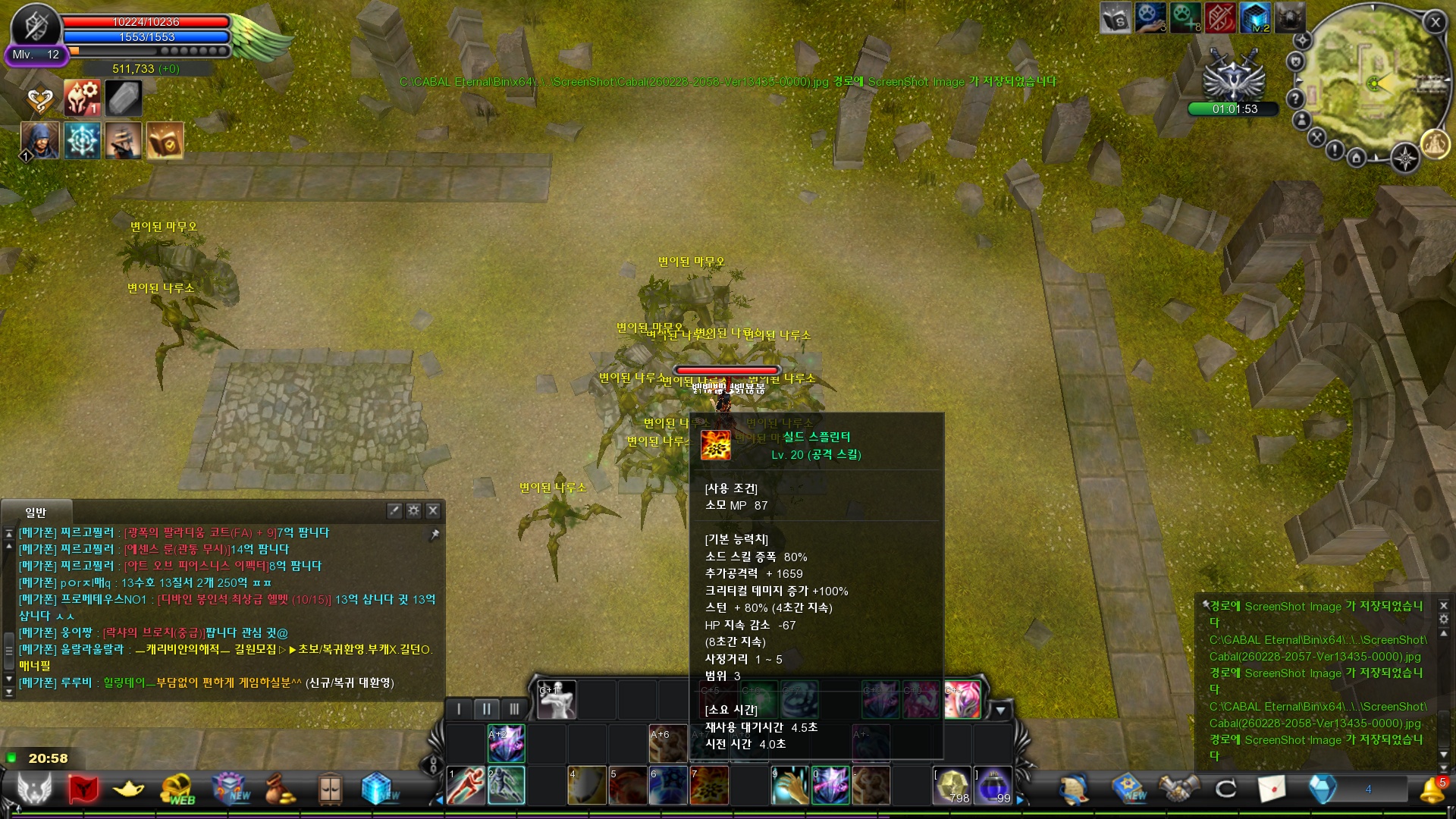Open the wardrobe cabinet icon

pyautogui.click(x=330, y=789)
